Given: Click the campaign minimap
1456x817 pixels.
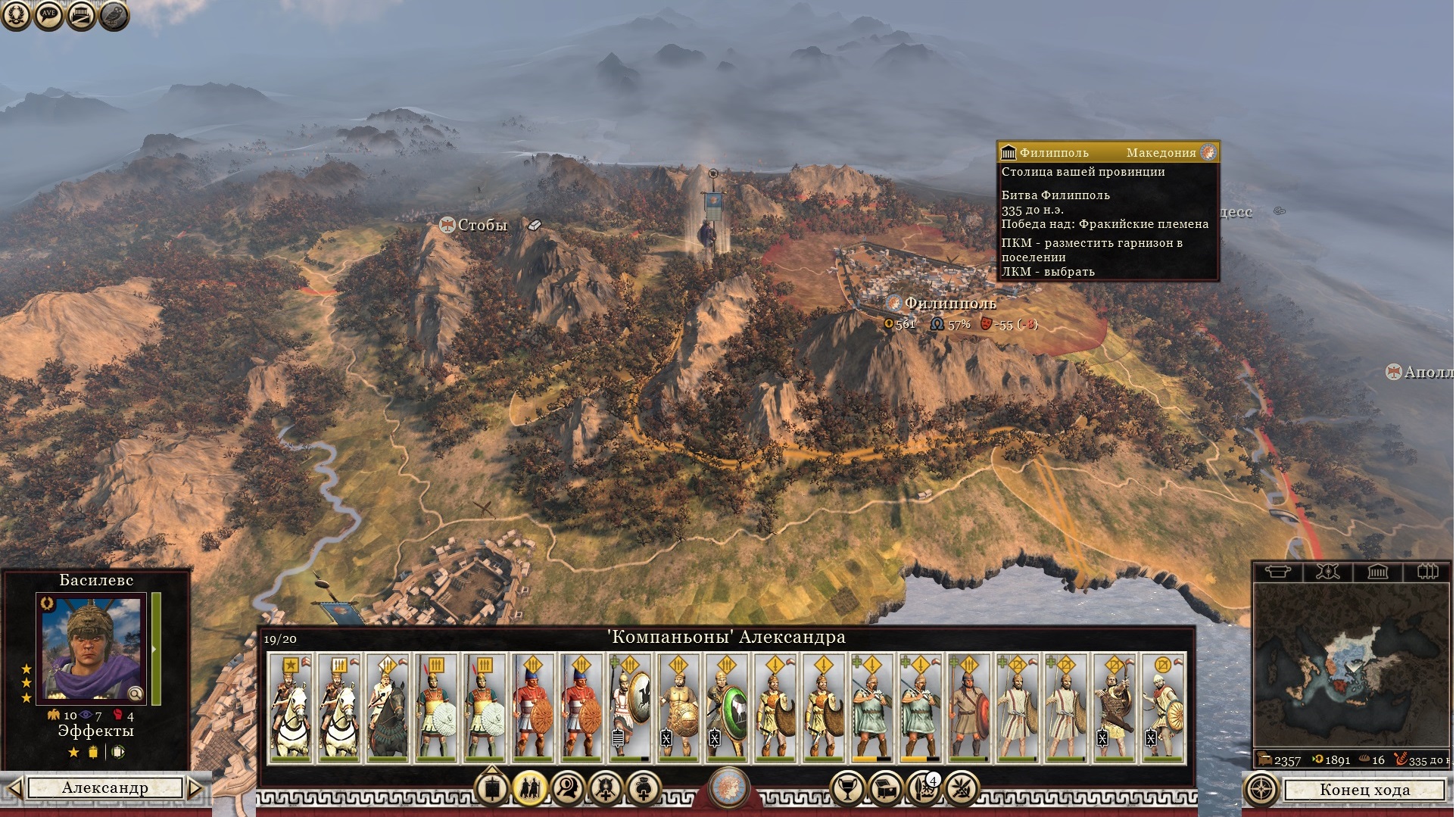Looking at the screenshot, I should point(1350,666).
